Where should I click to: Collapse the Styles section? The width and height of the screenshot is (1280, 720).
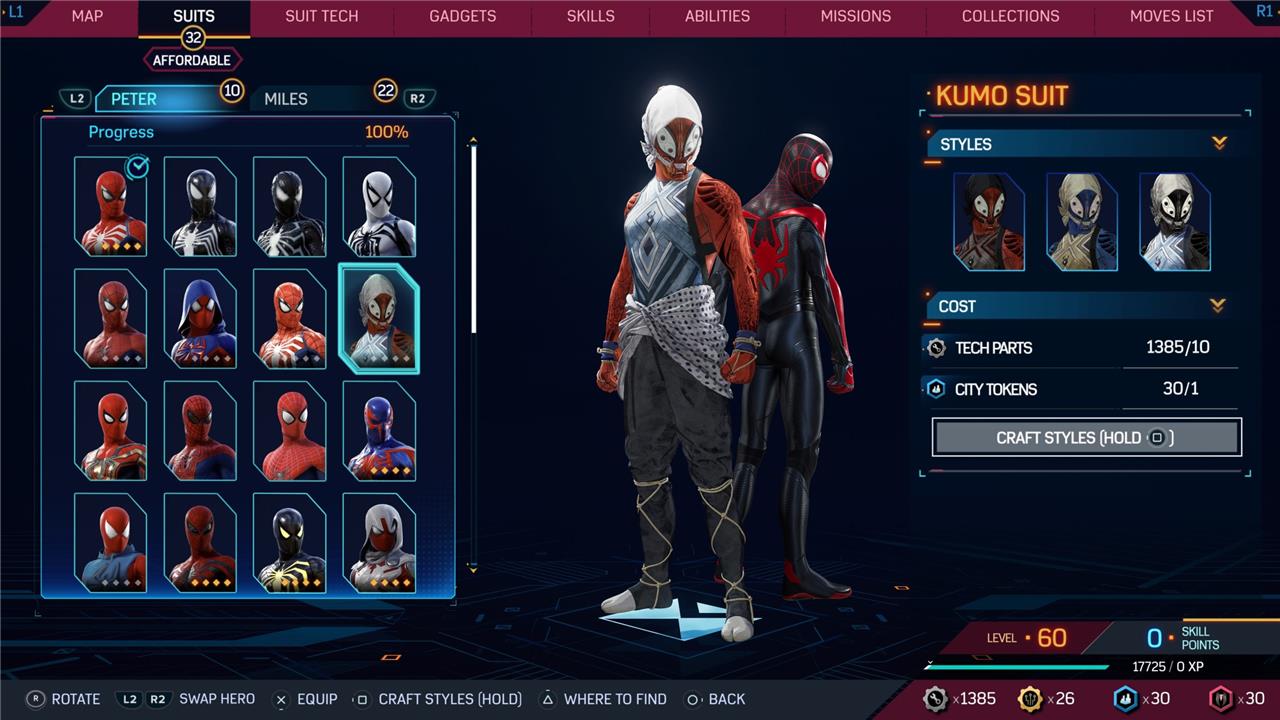tap(1219, 144)
